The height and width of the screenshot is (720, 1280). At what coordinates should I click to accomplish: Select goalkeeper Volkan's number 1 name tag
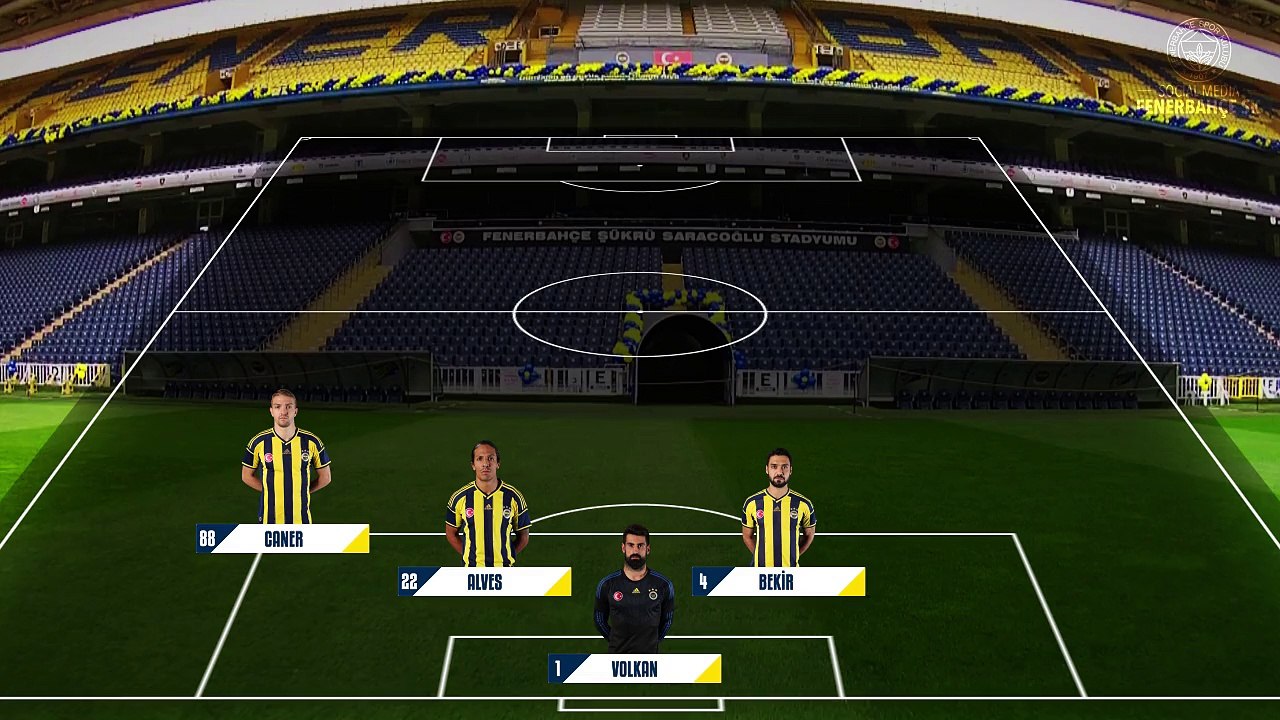click(635, 669)
